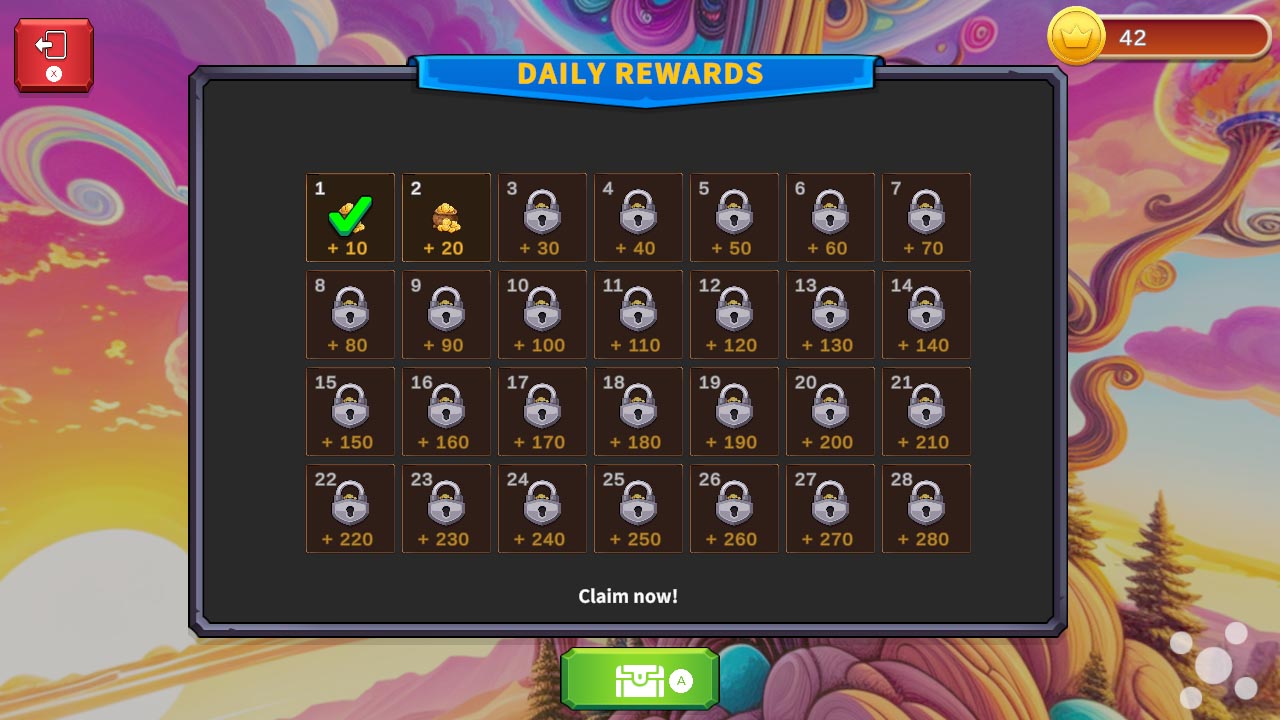This screenshot has width=1280, height=720.
Task: Select the day 19 reward panel
Action: [734, 411]
